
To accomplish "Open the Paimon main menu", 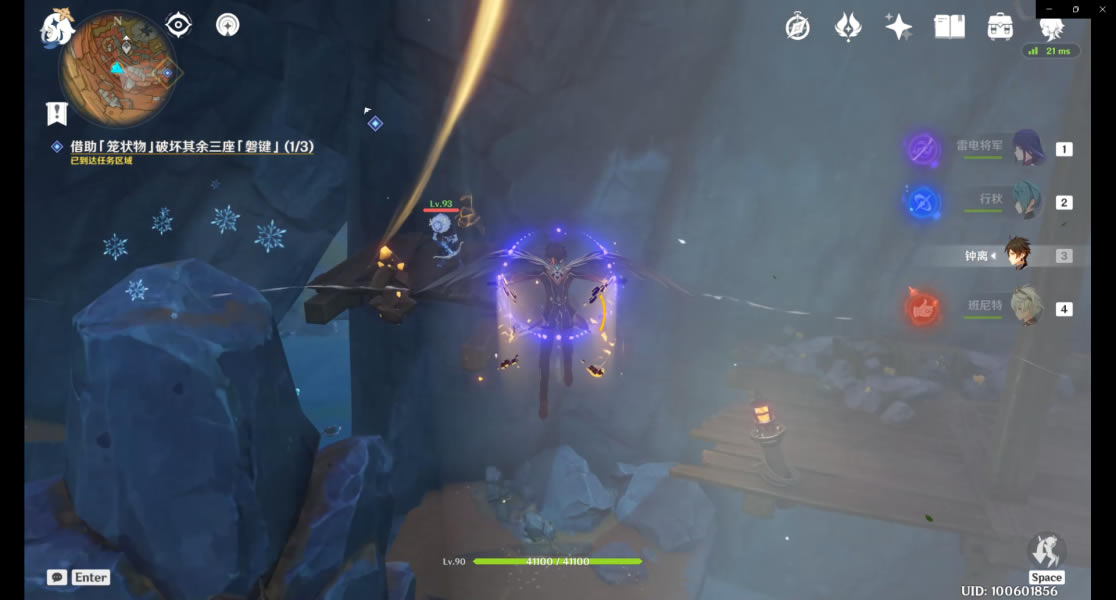I will point(57,28).
